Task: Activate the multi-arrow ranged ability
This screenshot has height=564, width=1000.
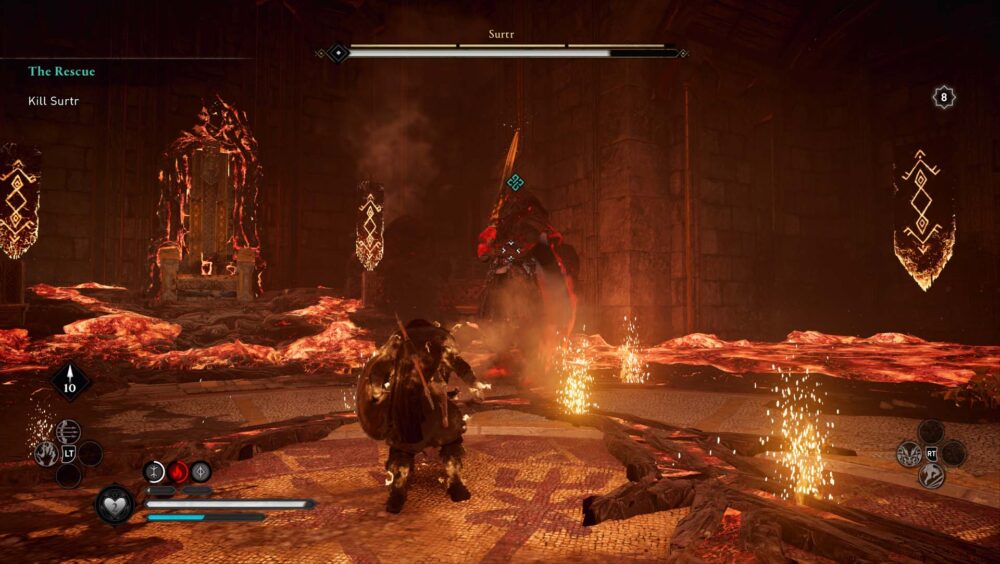Action: pyautogui.click(x=68, y=431)
